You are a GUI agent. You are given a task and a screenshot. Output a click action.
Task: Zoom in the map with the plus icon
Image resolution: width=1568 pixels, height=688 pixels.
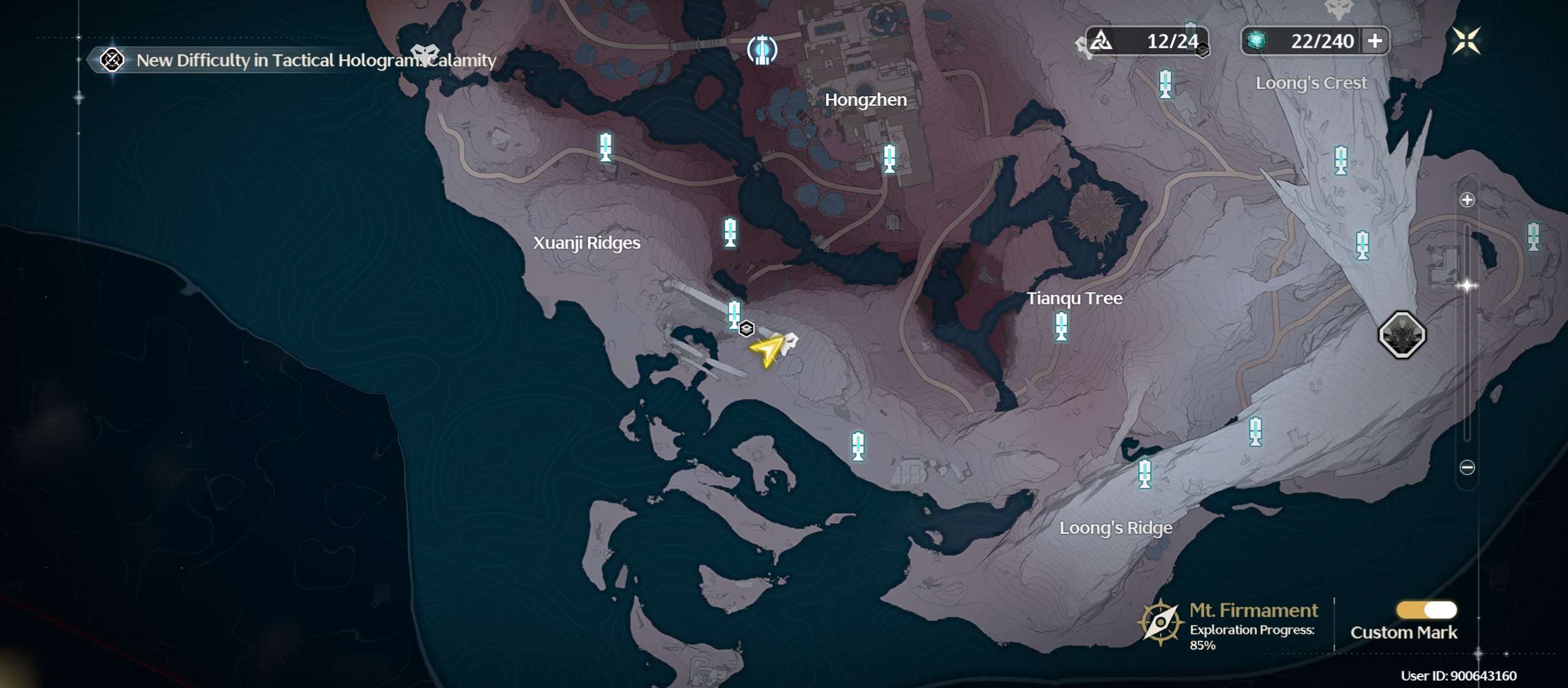click(x=1467, y=200)
